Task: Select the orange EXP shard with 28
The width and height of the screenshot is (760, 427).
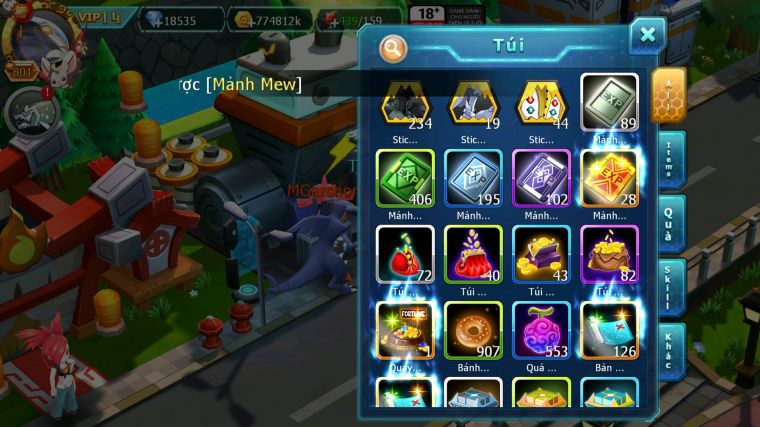Action: pos(608,178)
